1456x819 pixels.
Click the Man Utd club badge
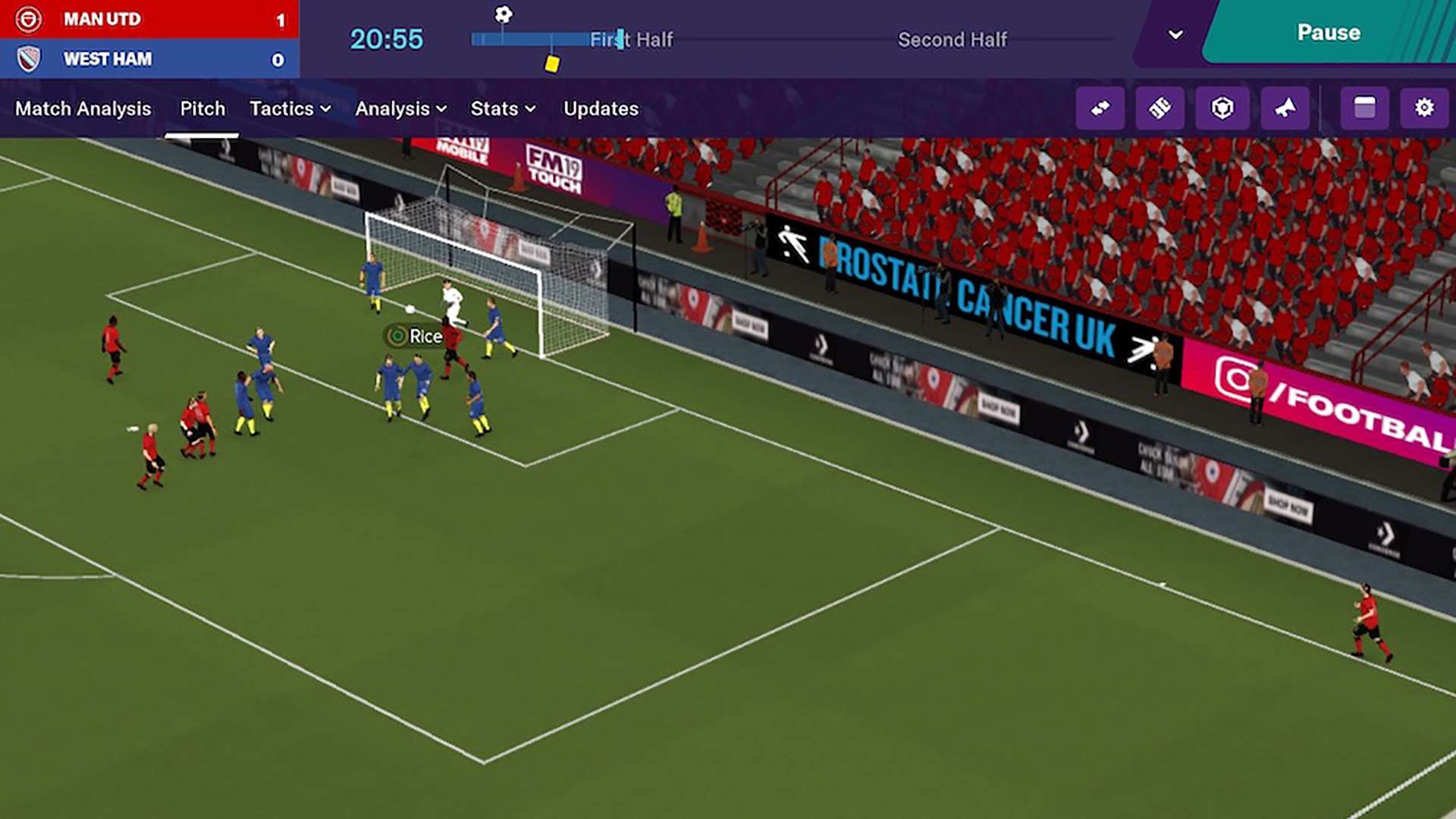pos(28,19)
